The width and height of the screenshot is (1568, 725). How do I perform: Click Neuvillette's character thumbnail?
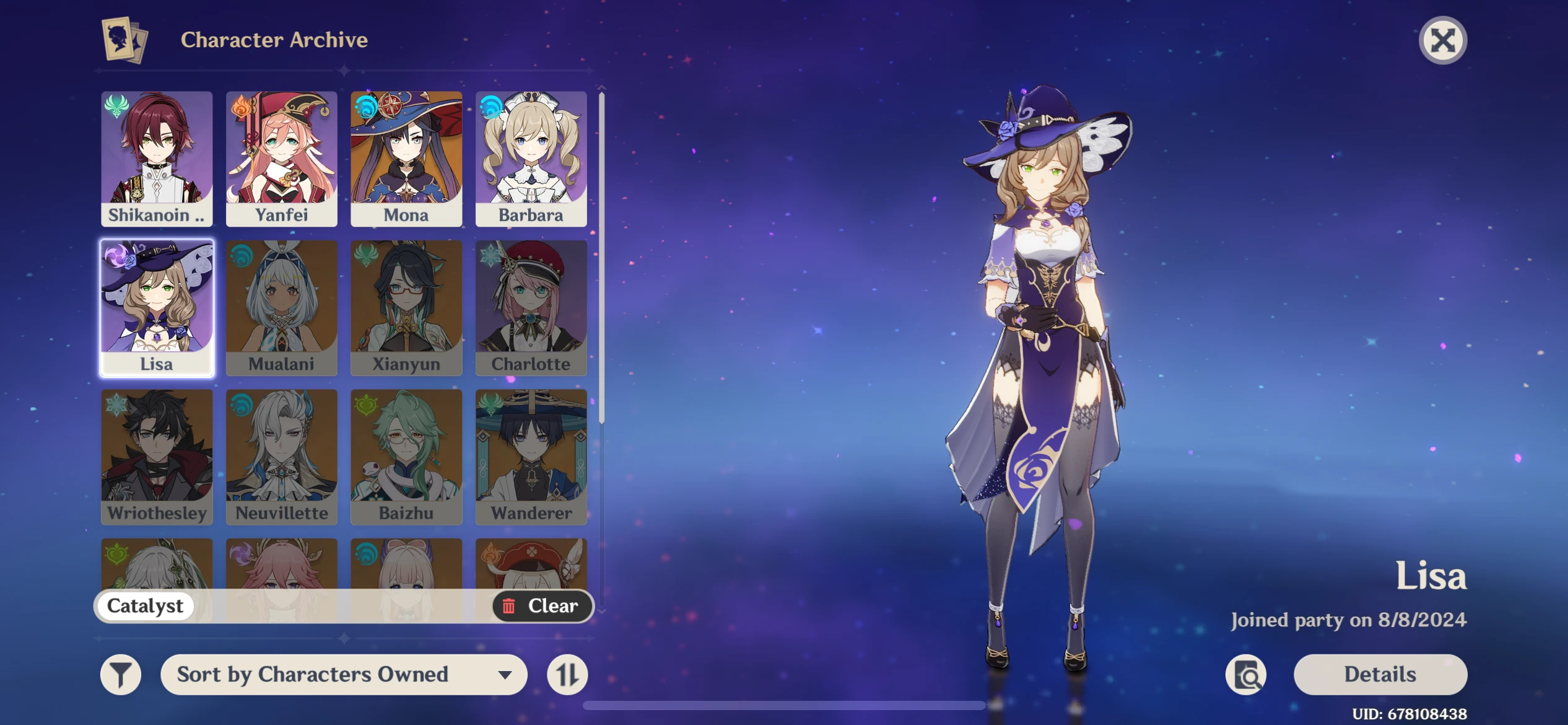(x=282, y=455)
